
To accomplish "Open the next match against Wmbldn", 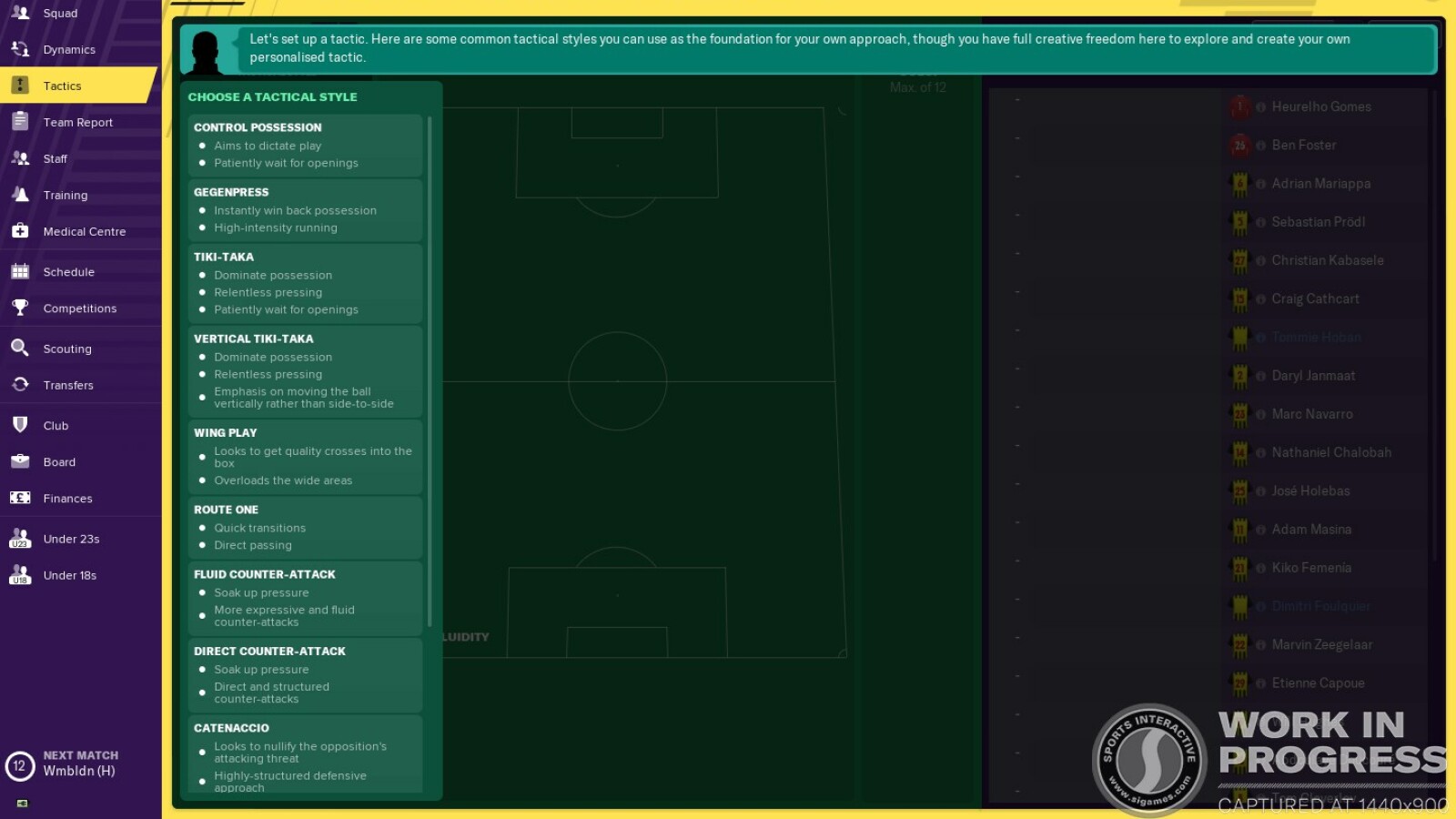I will pos(80,764).
